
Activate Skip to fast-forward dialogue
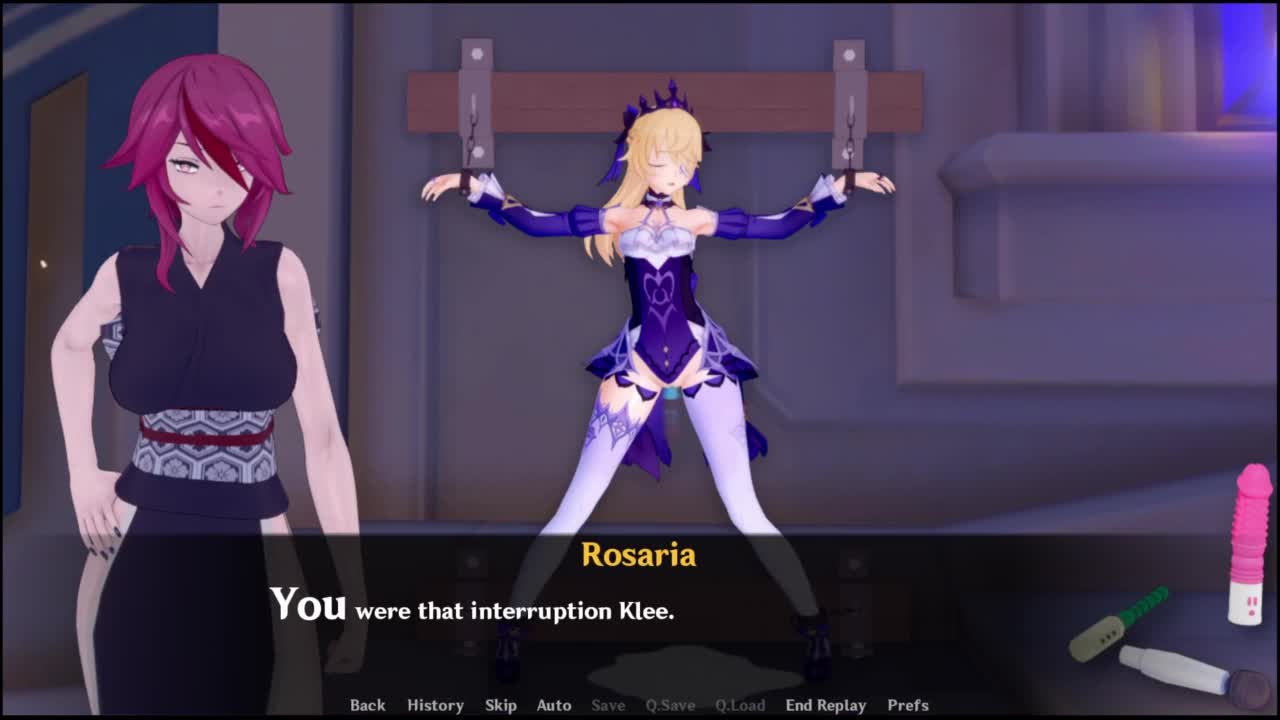click(x=500, y=705)
